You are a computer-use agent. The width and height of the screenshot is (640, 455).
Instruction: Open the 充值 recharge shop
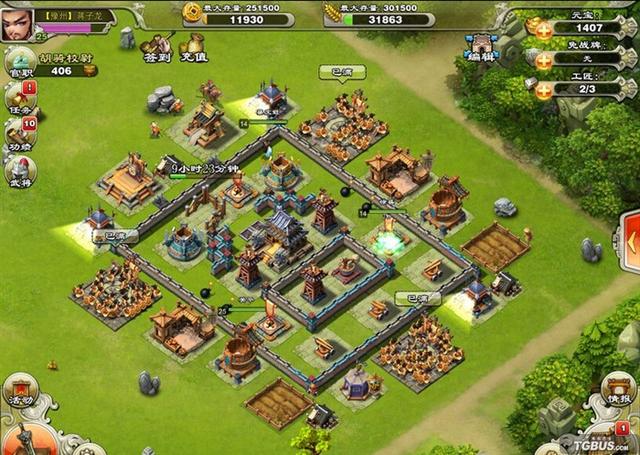pos(193,46)
